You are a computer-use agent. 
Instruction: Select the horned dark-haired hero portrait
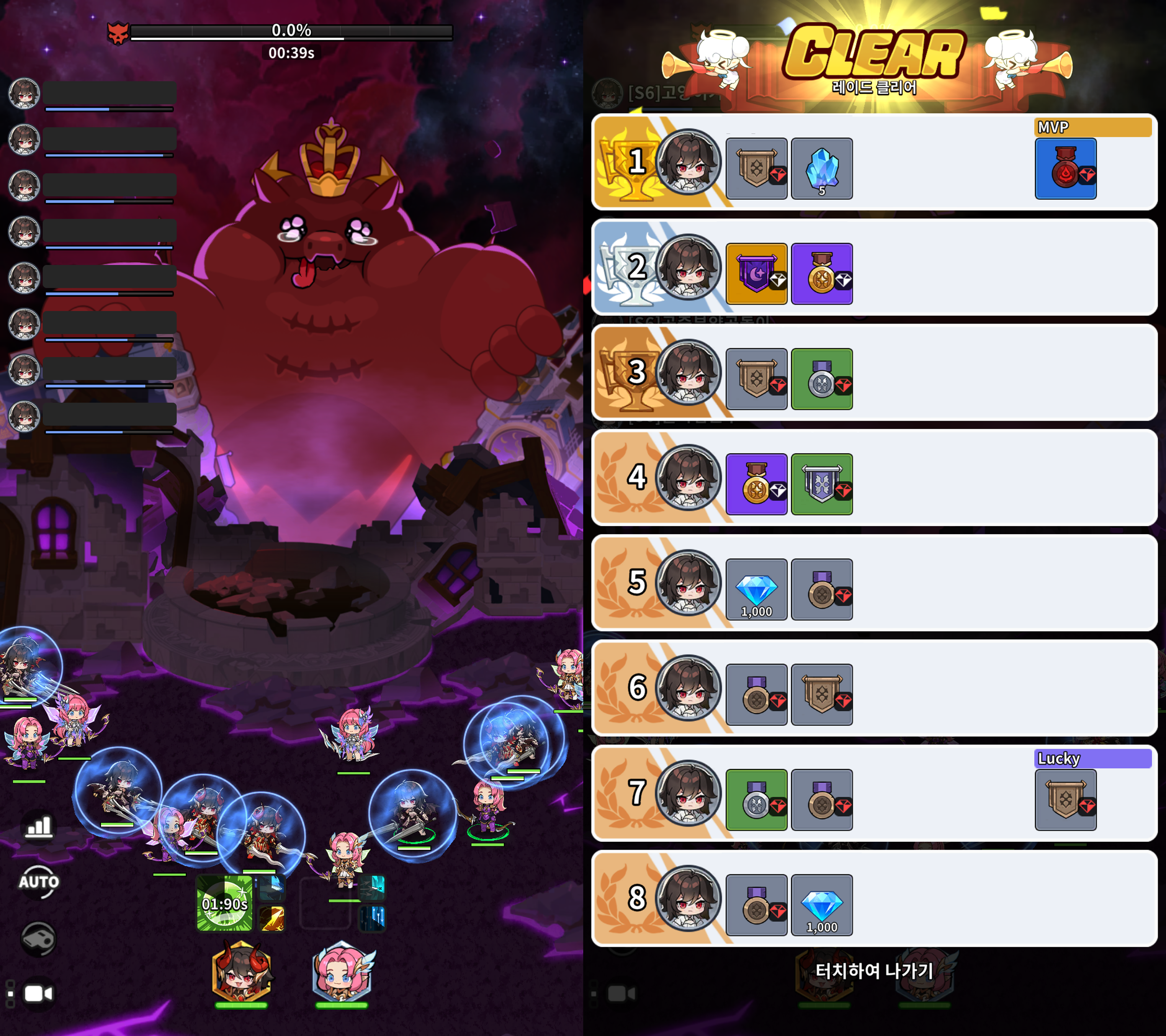coord(241,972)
